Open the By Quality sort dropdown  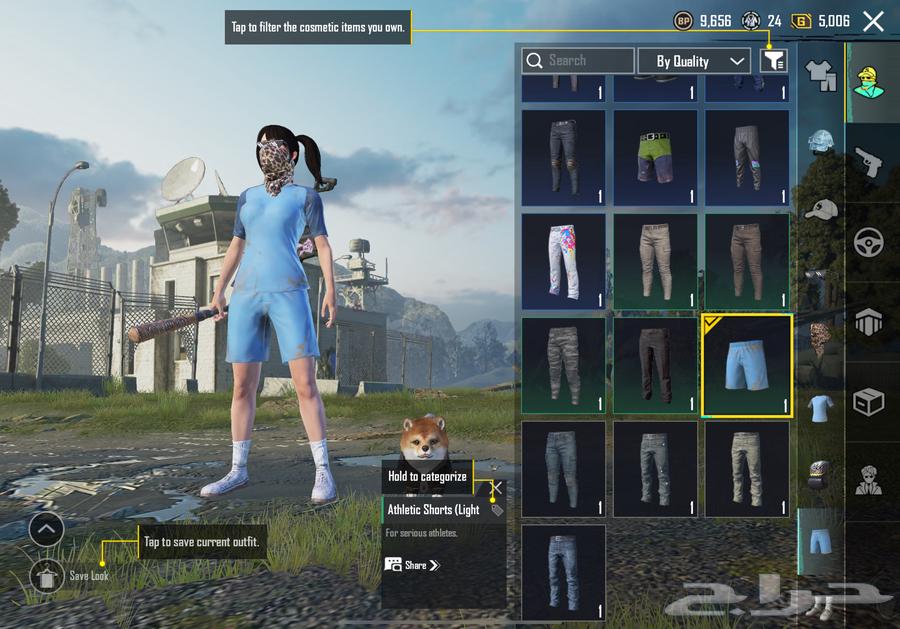[x=694, y=61]
